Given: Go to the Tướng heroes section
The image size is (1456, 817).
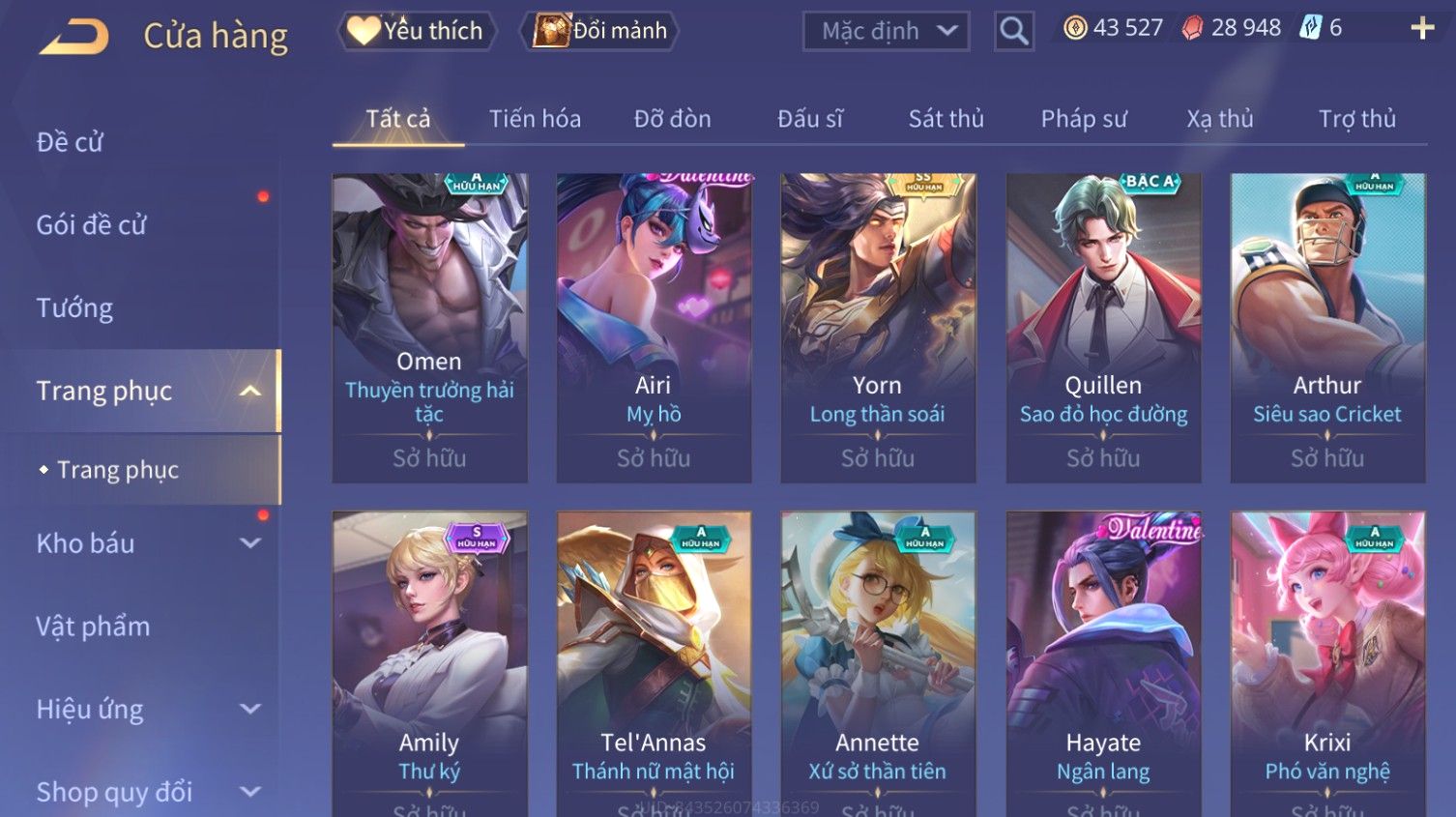Looking at the screenshot, I should coord(74,308).
